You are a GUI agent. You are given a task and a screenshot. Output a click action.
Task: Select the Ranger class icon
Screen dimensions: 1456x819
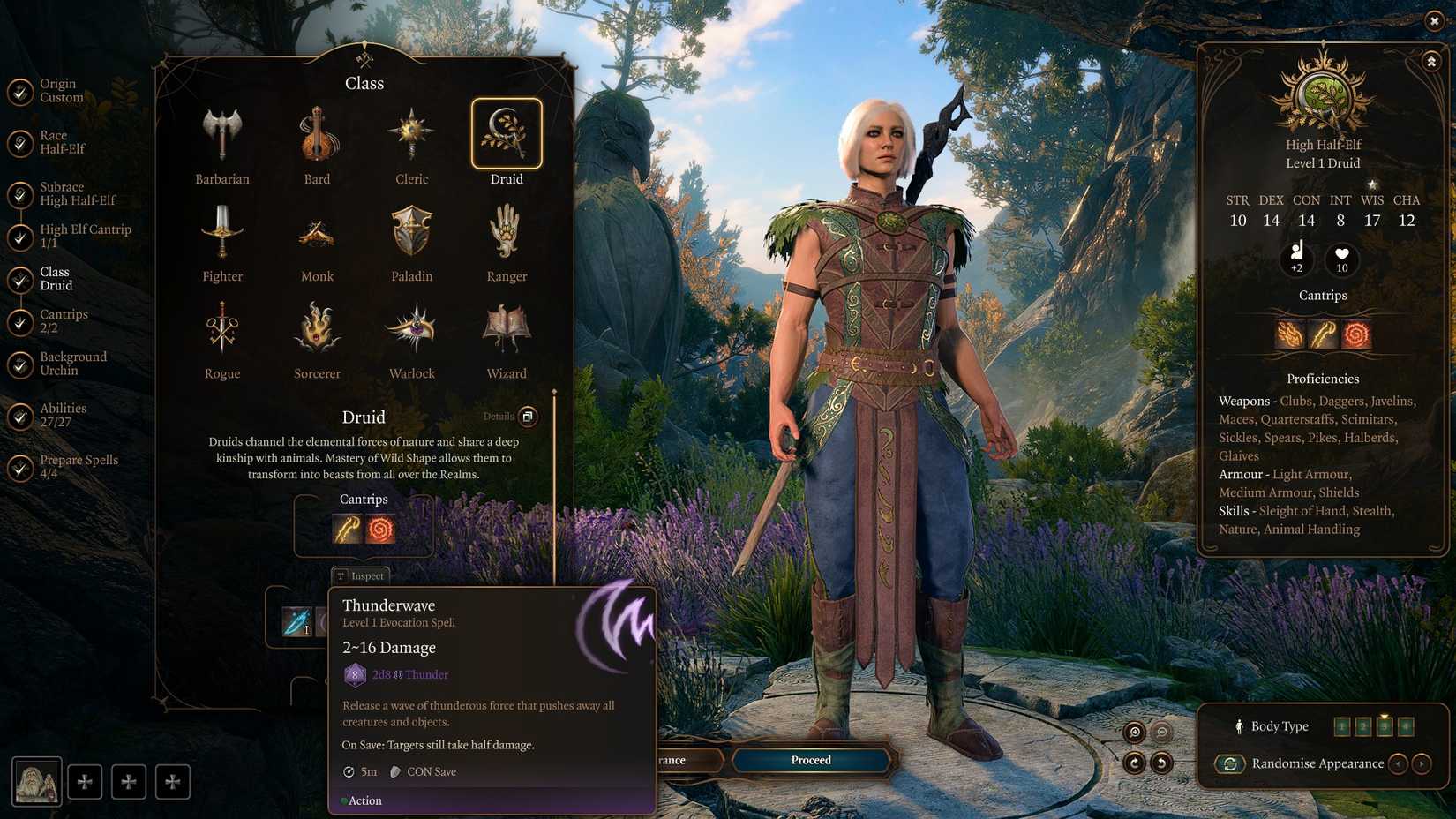click(x=506, y=231)
